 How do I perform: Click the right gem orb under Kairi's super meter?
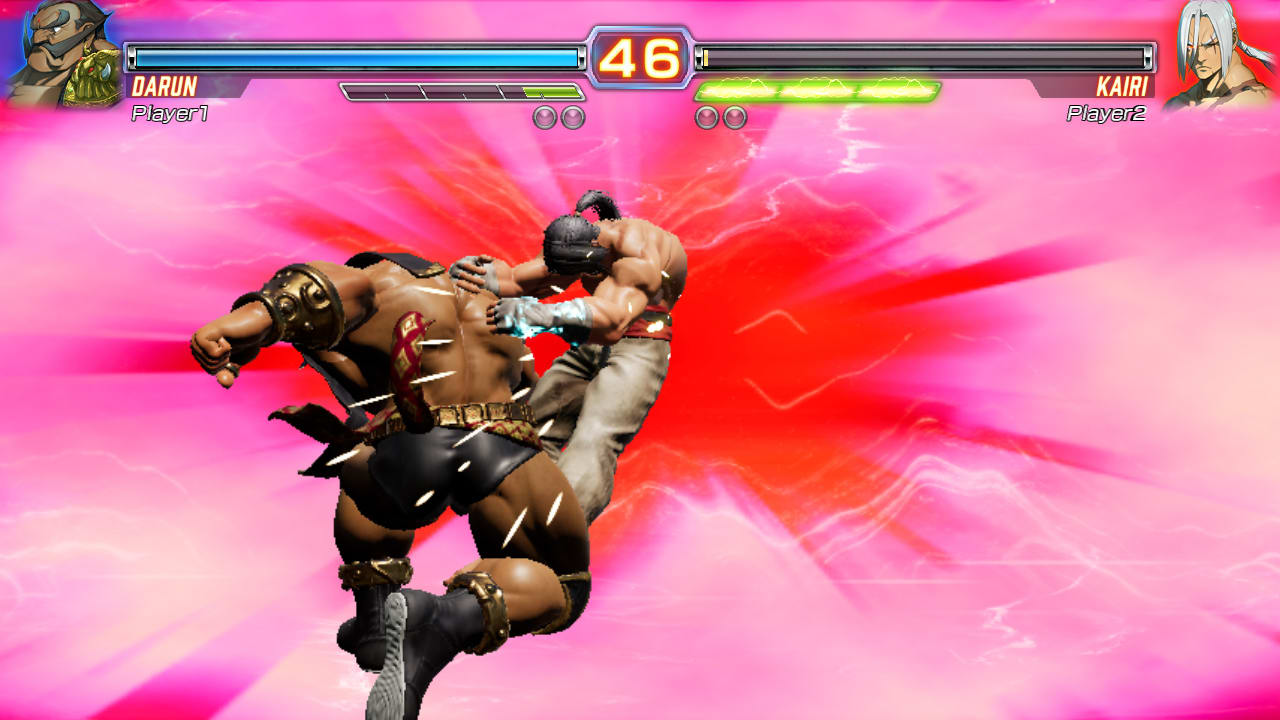(x=735, y=115)
